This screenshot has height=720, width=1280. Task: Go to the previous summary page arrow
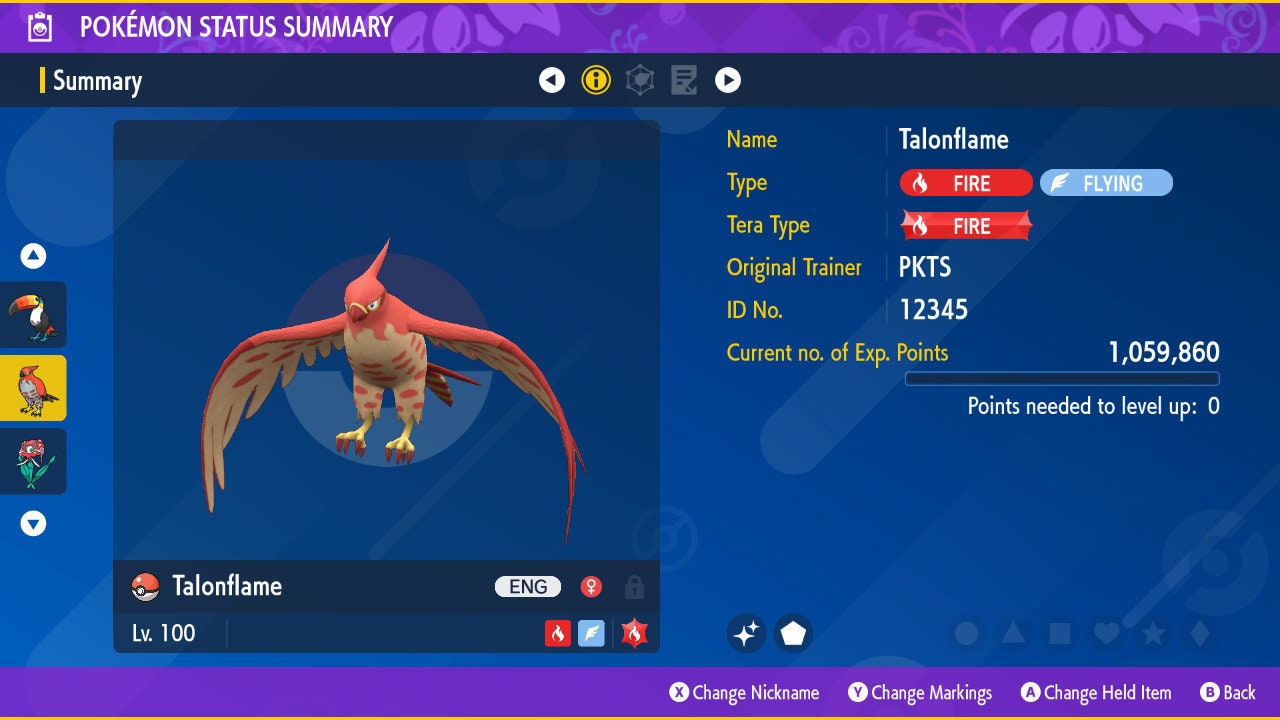pyautogui.click(x=552, y=80)
